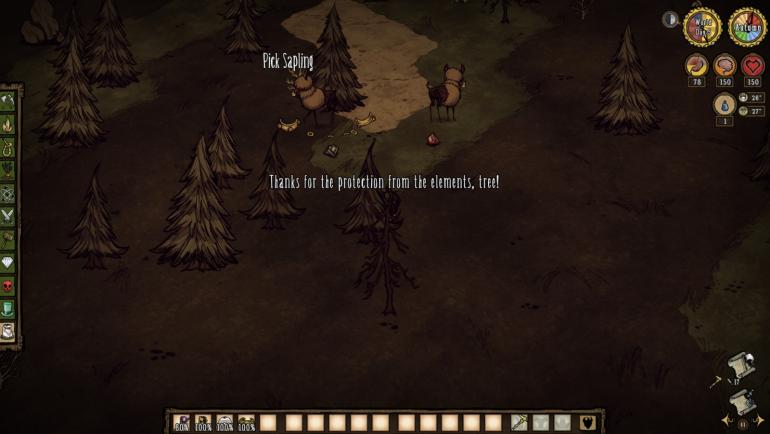Click the pause button beside rotate arrows
Image resolution: width=770 pixels, height=434 pixels.
coord(743,423)
